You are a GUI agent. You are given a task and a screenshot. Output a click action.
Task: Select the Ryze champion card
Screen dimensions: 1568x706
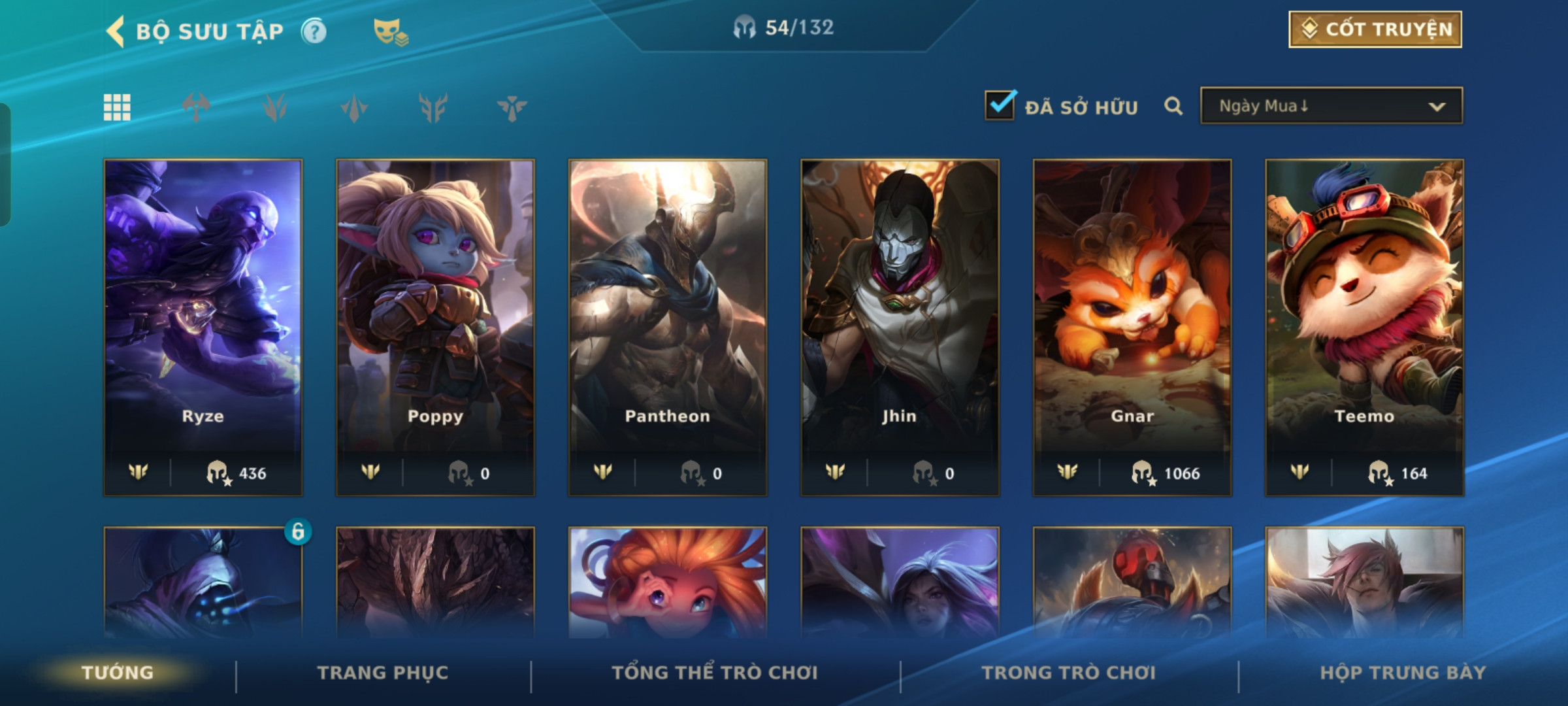coord(203,327)
